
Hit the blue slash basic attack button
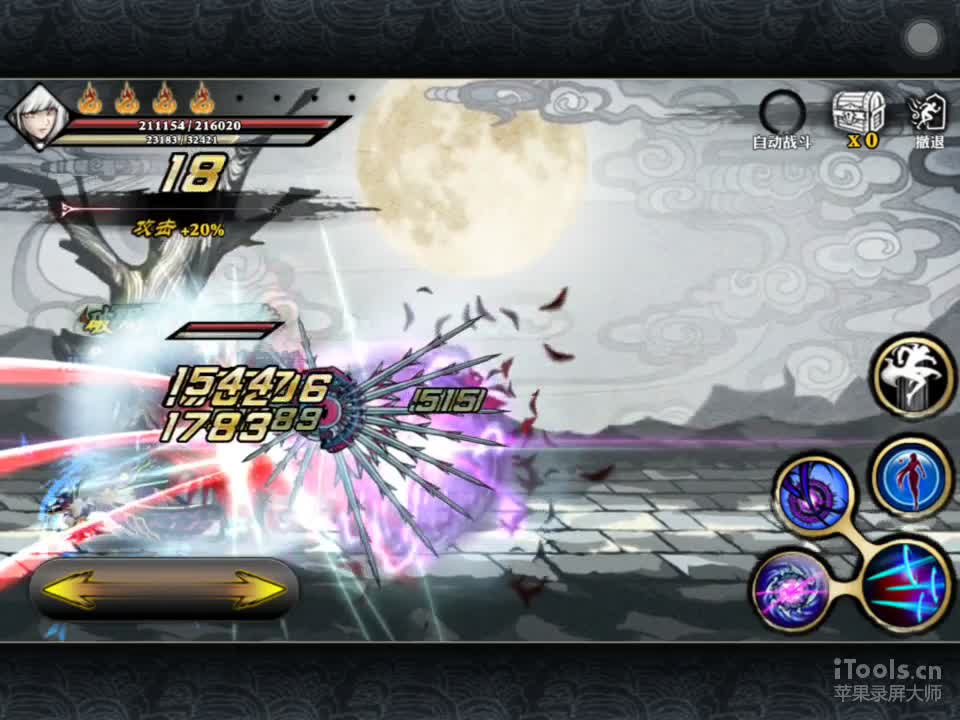click(x=904, y=586)
